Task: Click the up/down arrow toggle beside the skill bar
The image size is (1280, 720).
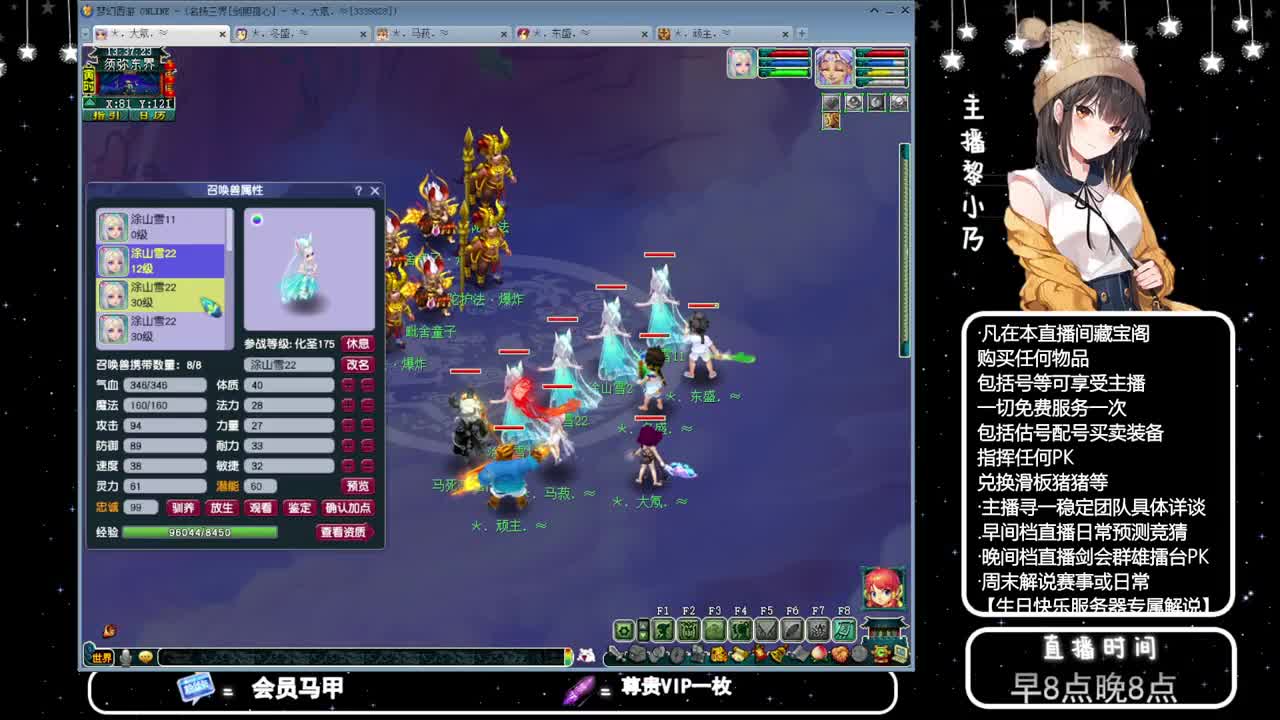Action: coord(643,630)
